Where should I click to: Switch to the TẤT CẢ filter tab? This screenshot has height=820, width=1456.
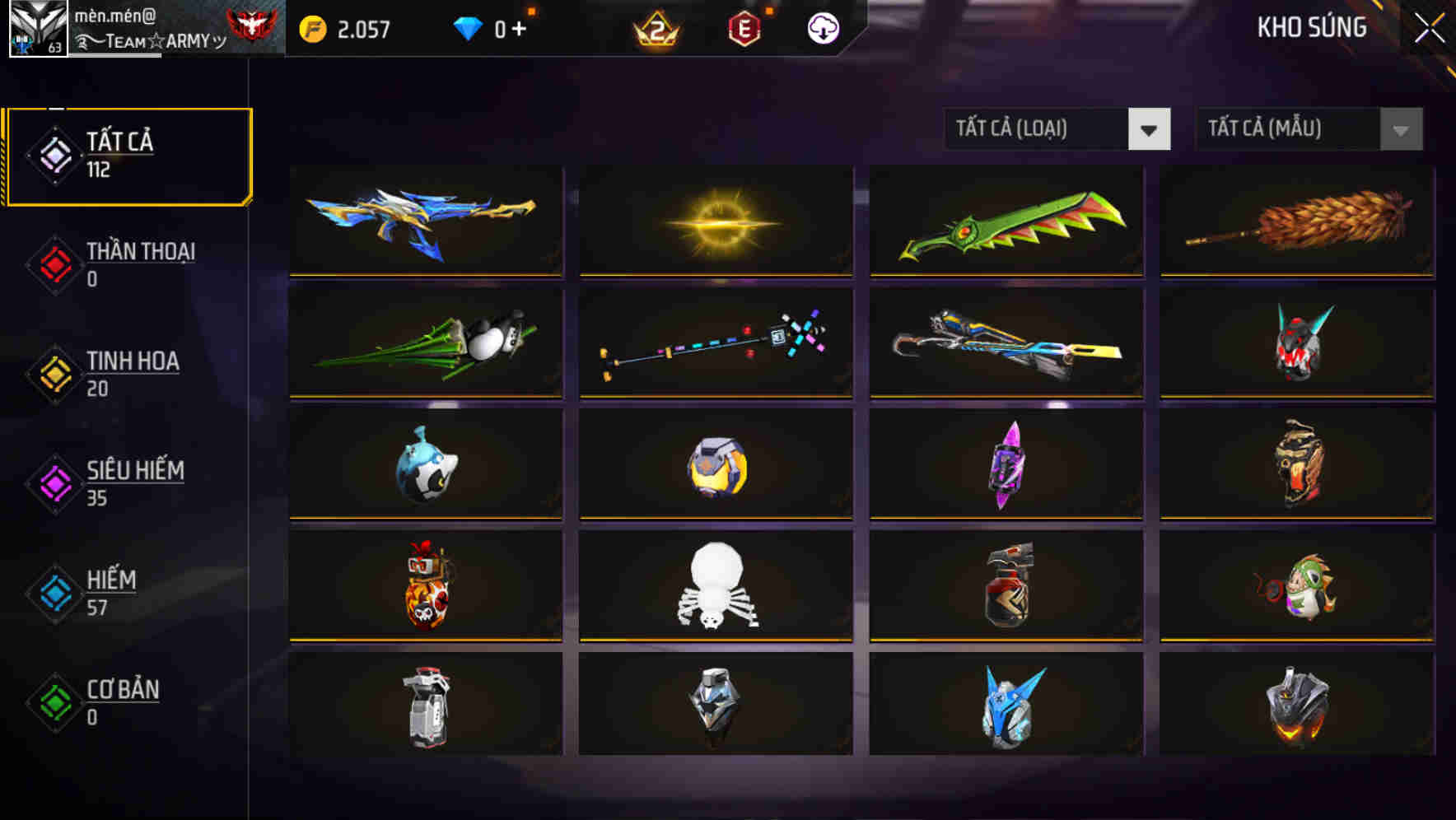(128, 155)
